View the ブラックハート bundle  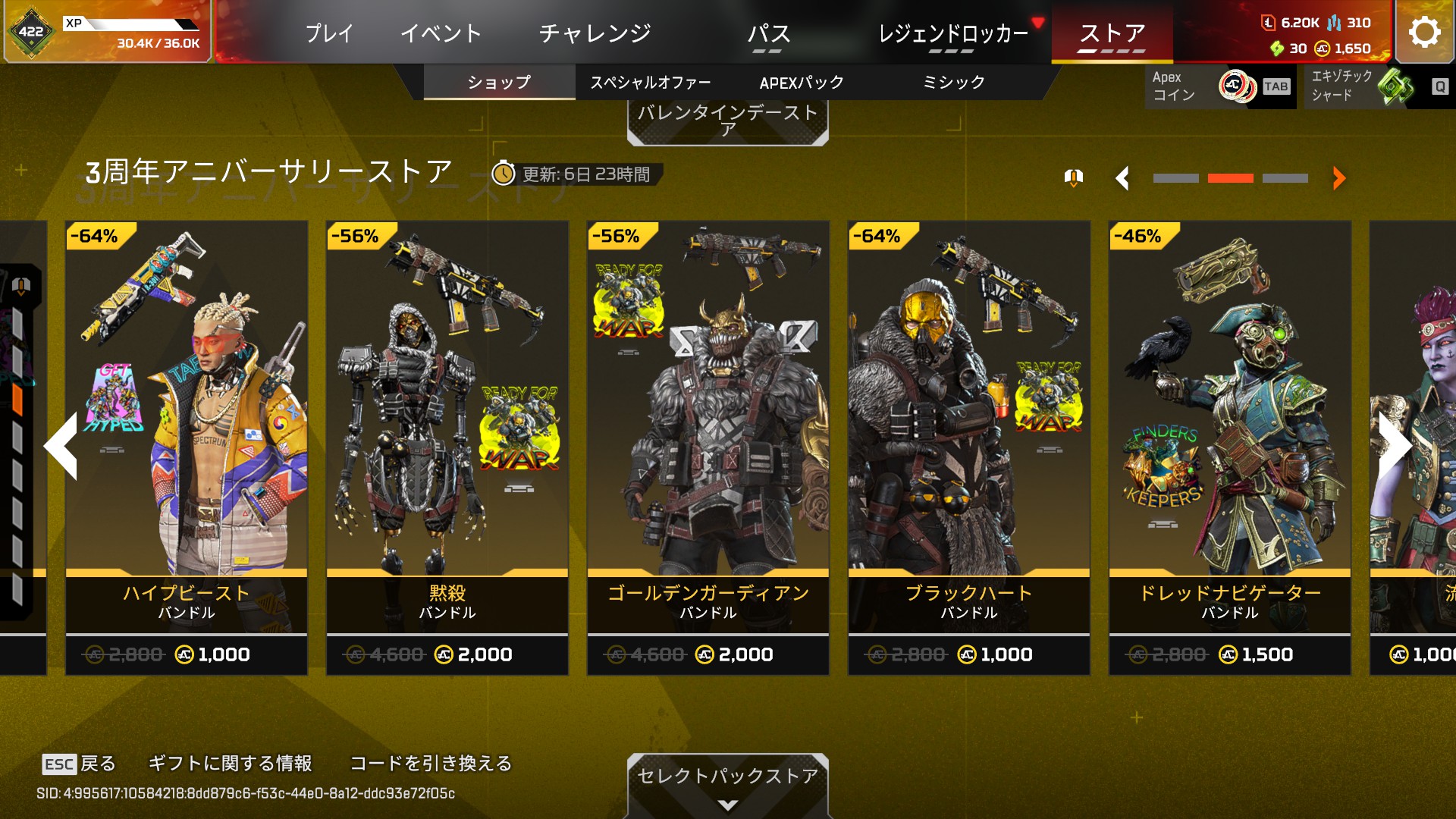(969, 447)
